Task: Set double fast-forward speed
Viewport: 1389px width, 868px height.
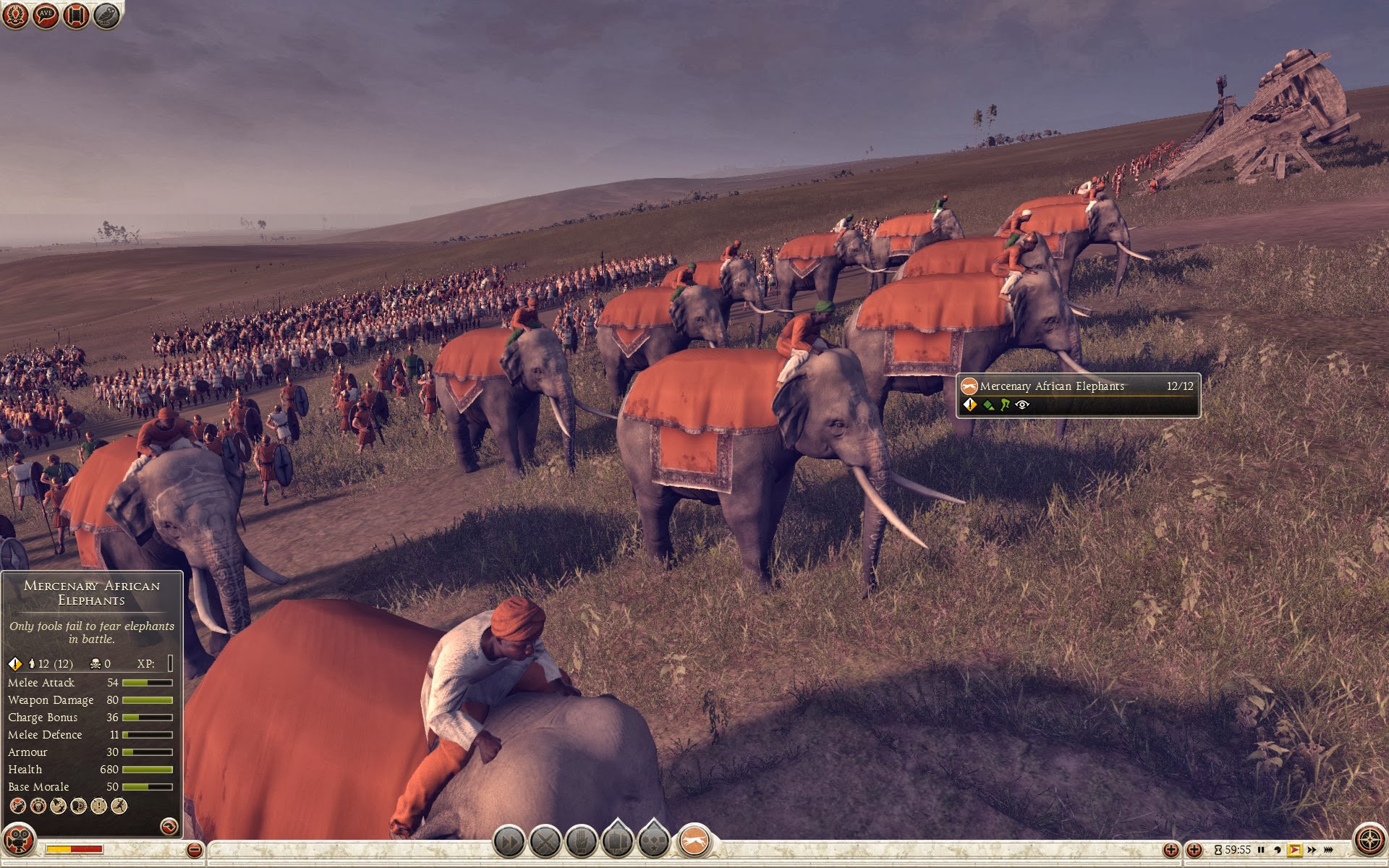Action: pyautogui.click(x=1312, y=850)
